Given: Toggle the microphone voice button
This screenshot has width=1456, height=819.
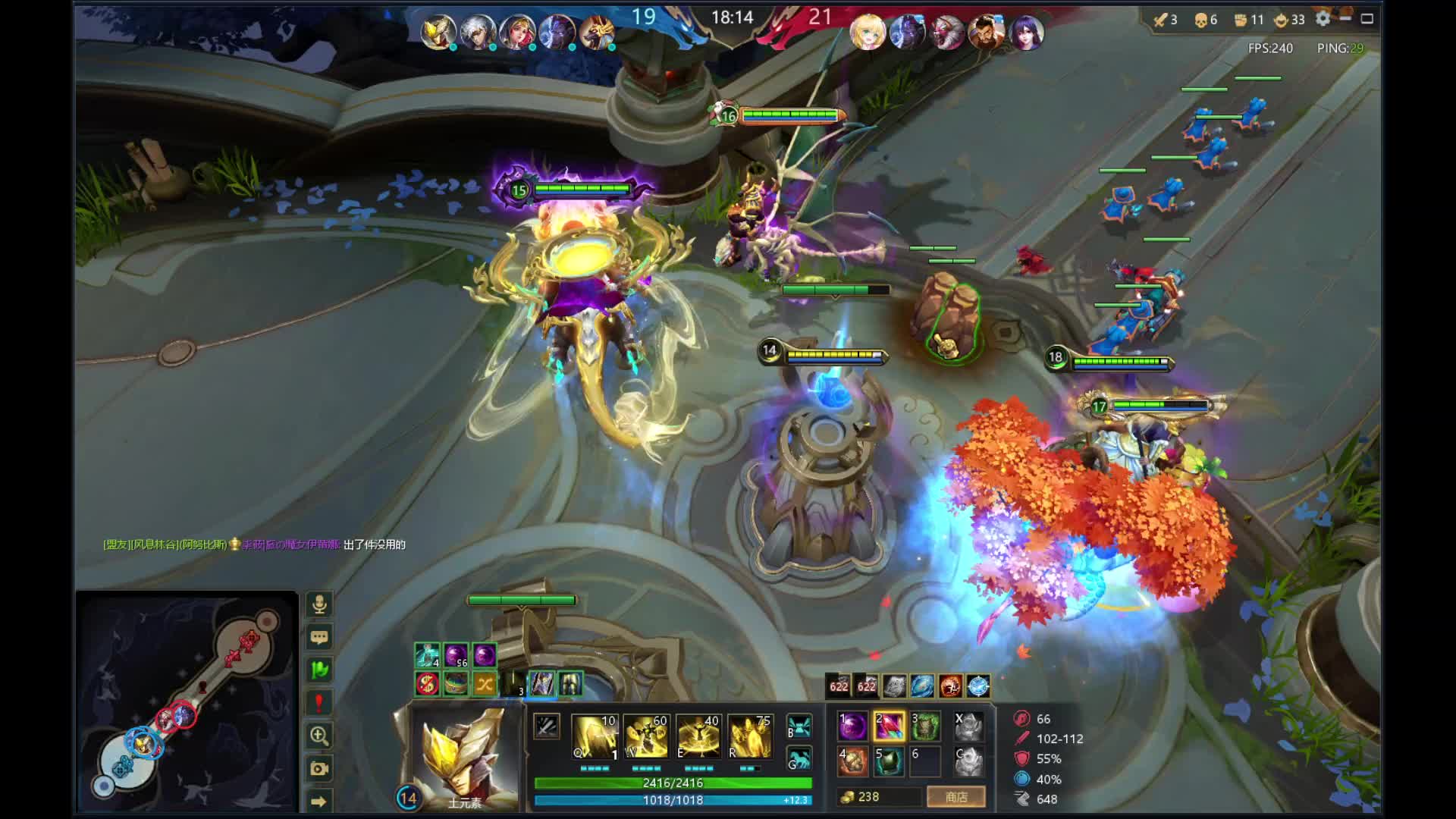Looking at the screenshot, I should [319, 604].
